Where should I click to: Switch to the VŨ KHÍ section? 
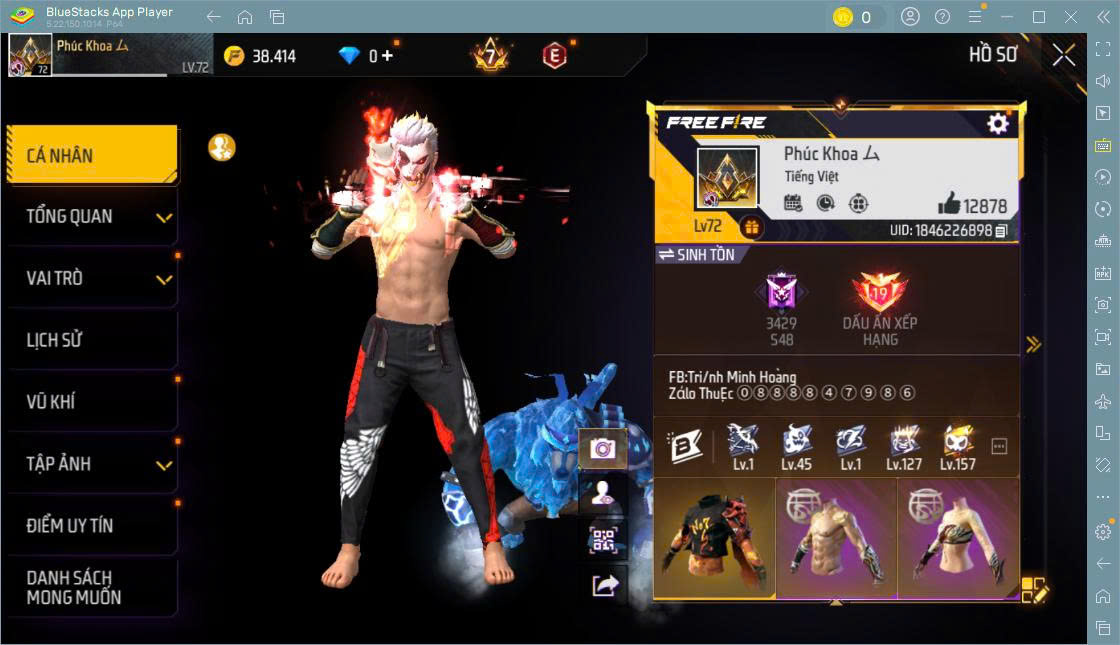click(92, 402)
